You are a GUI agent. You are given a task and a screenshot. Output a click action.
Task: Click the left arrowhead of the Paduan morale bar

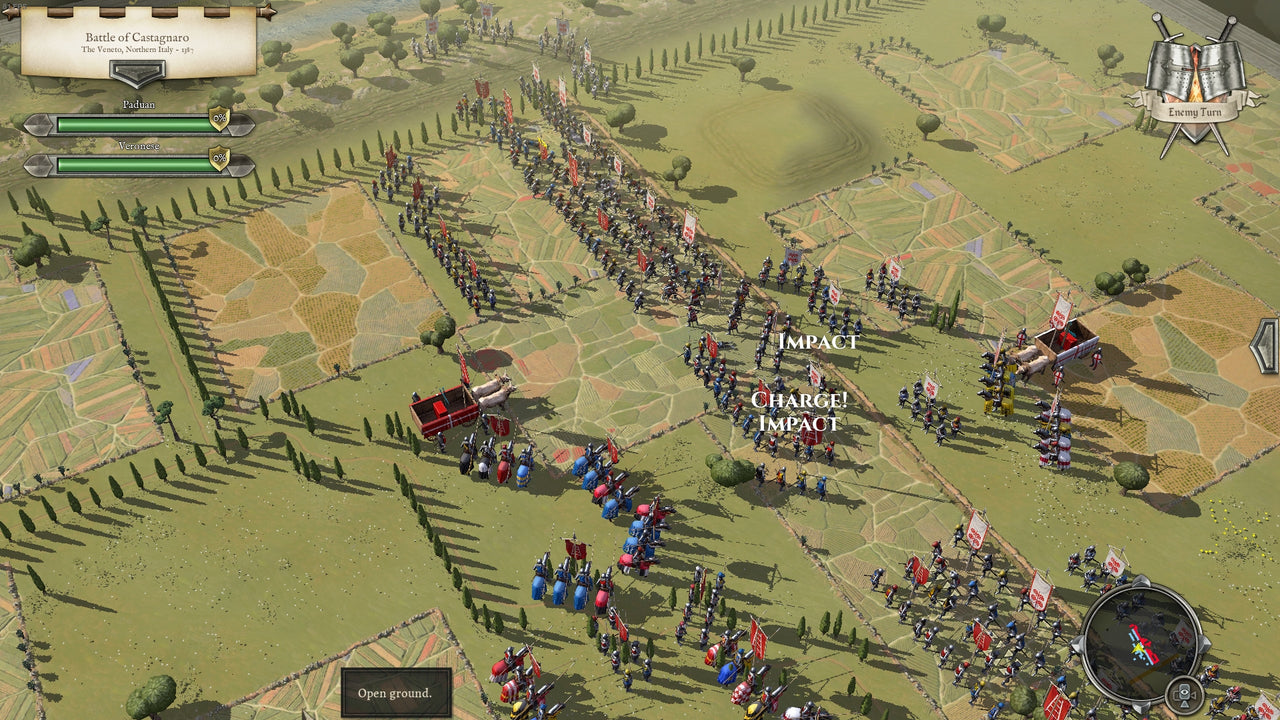coord(38,123)
